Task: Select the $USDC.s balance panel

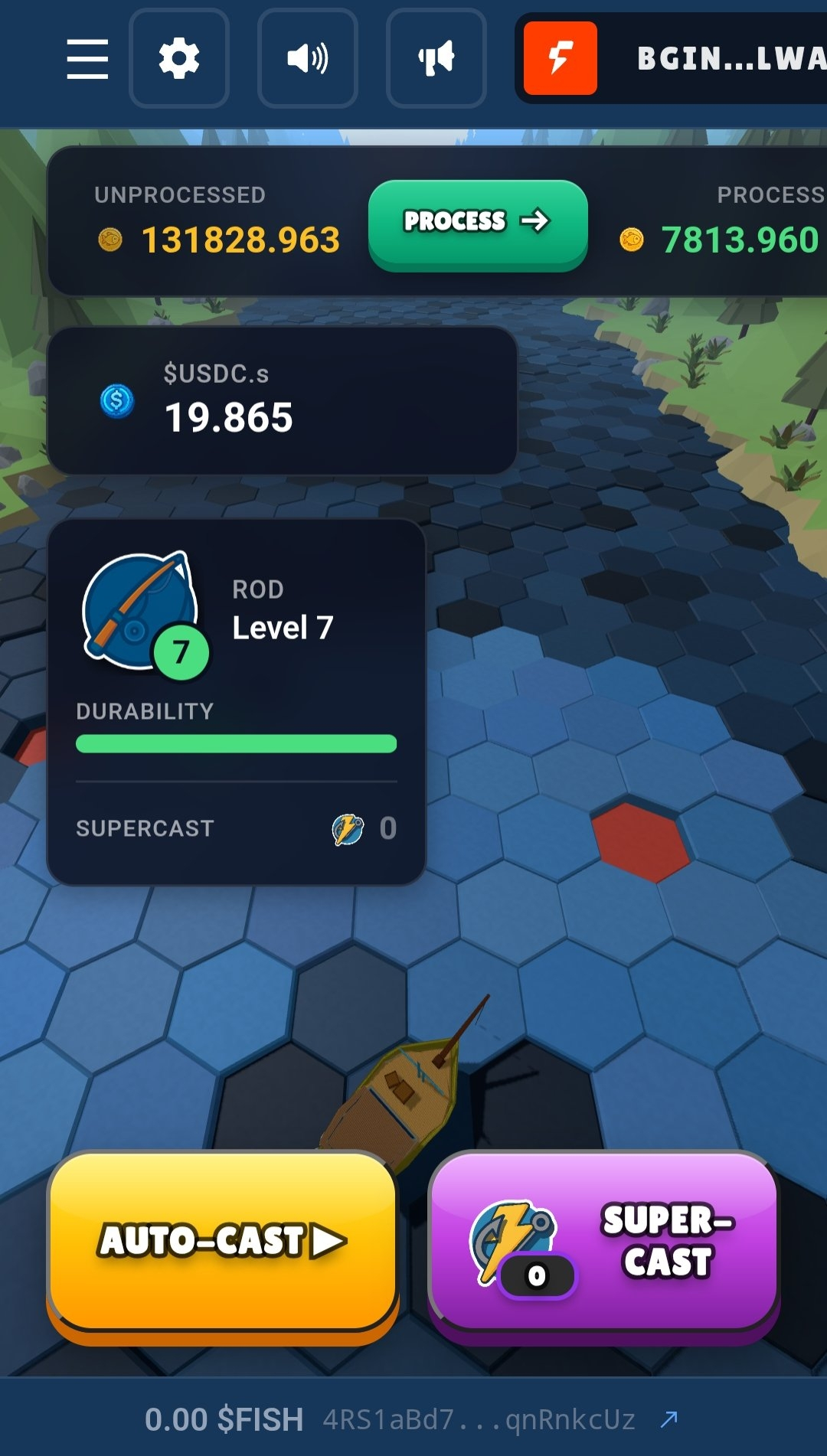Action: pos(282,400)
